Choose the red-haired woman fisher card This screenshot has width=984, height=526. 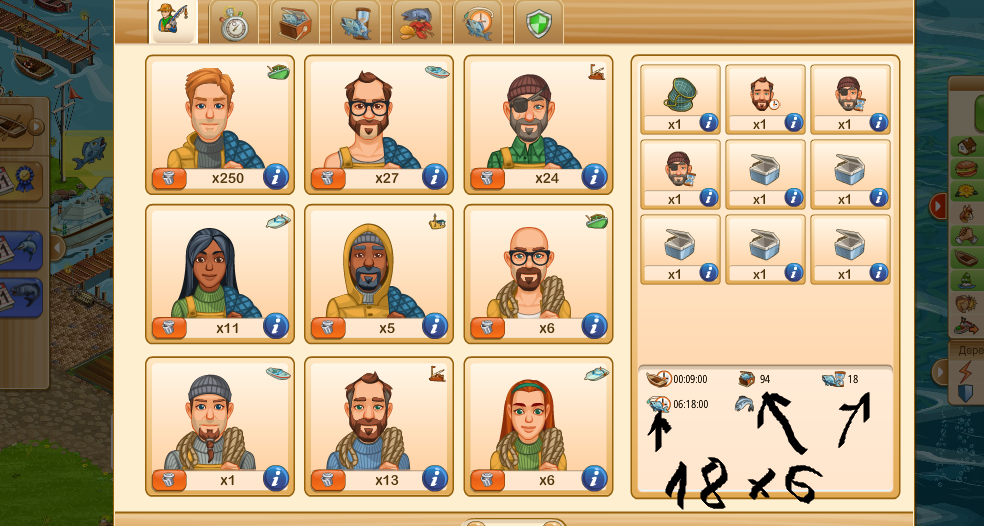pos(538,418)
